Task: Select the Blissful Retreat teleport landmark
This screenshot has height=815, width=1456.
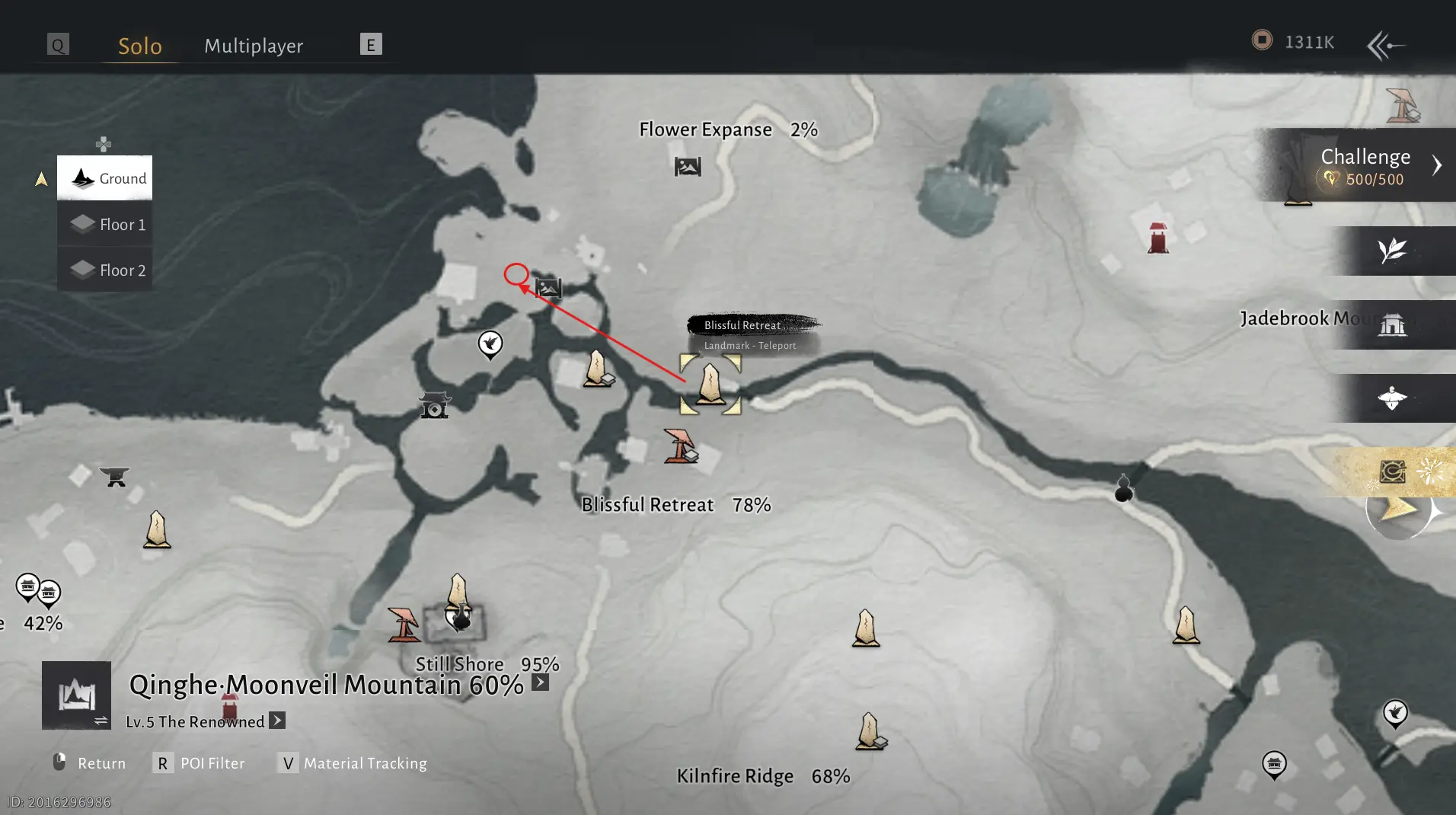Action: tap(710, 384)
